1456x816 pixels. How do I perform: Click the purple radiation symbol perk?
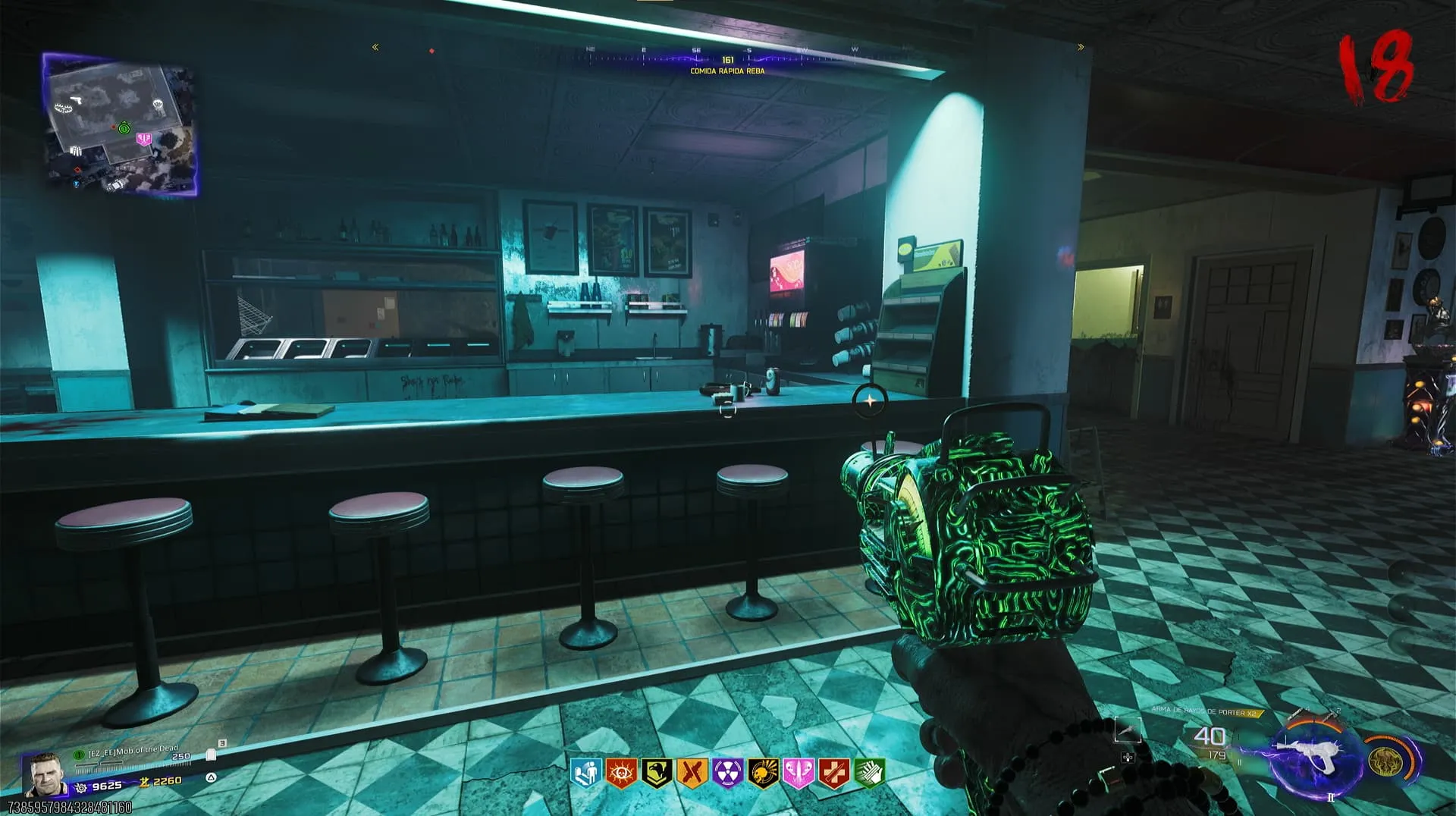tap(727, 774)
